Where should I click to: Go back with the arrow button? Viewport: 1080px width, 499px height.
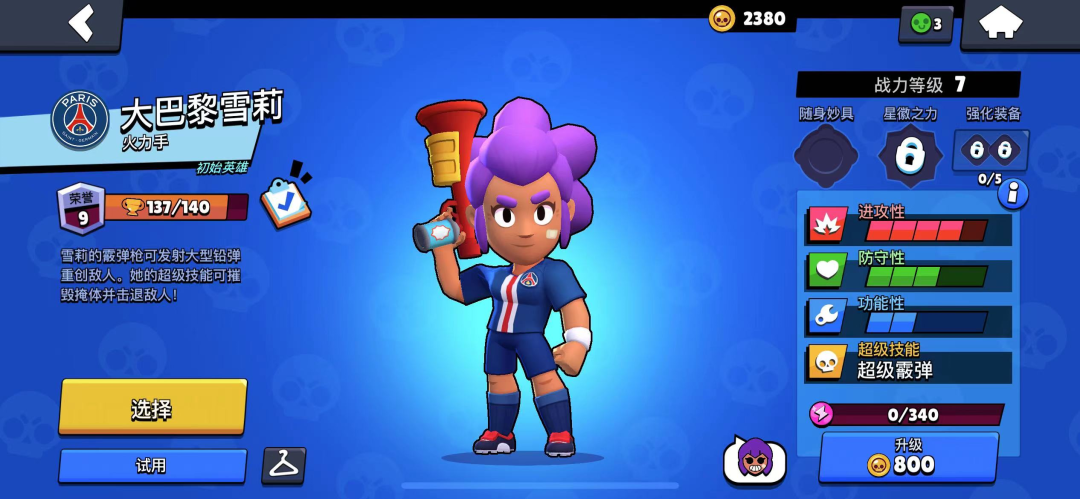pos(81,23)
